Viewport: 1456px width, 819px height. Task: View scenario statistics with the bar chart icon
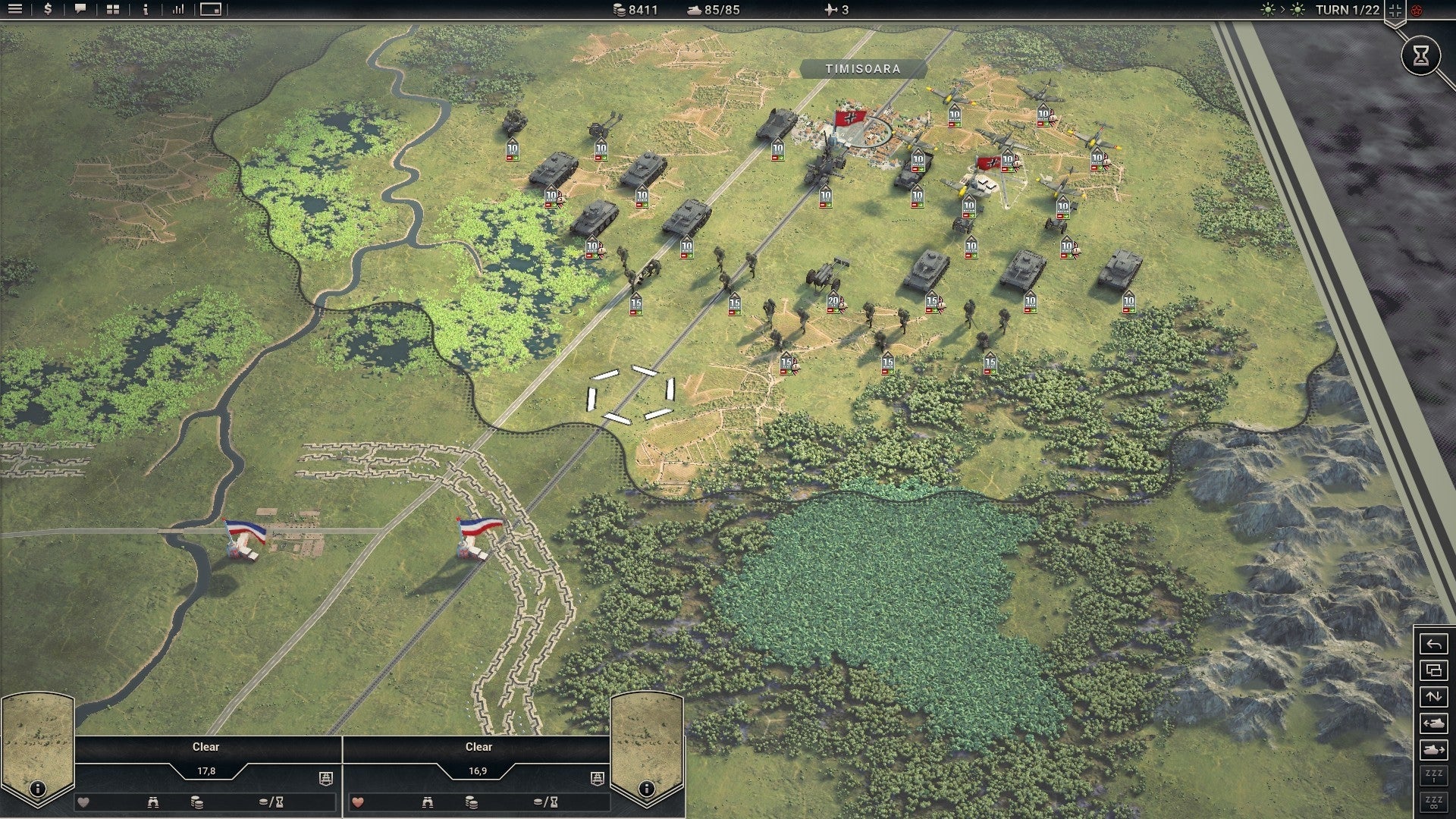point(178,10)
